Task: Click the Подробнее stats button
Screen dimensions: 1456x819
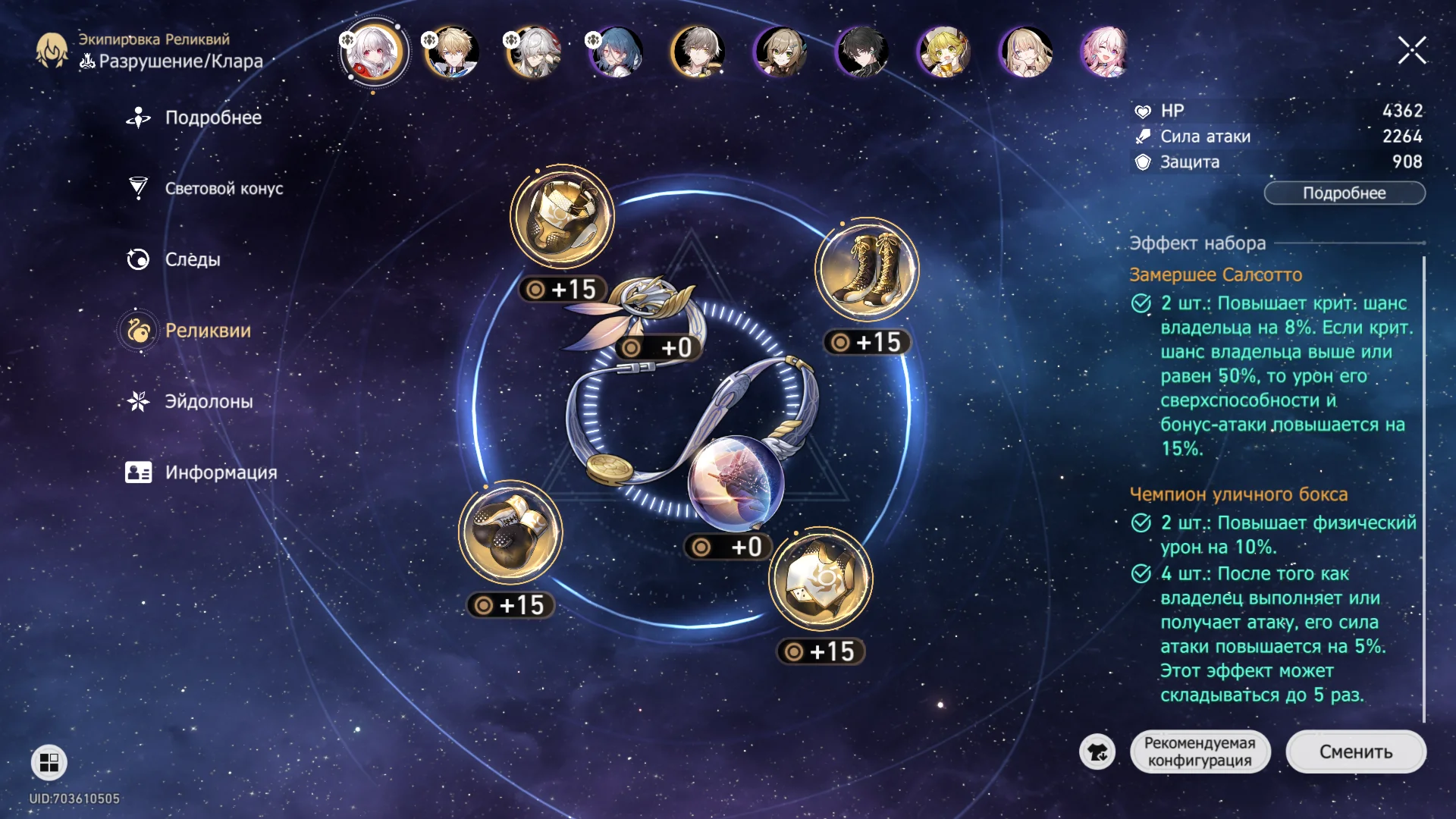Action: click(1344, 193)
